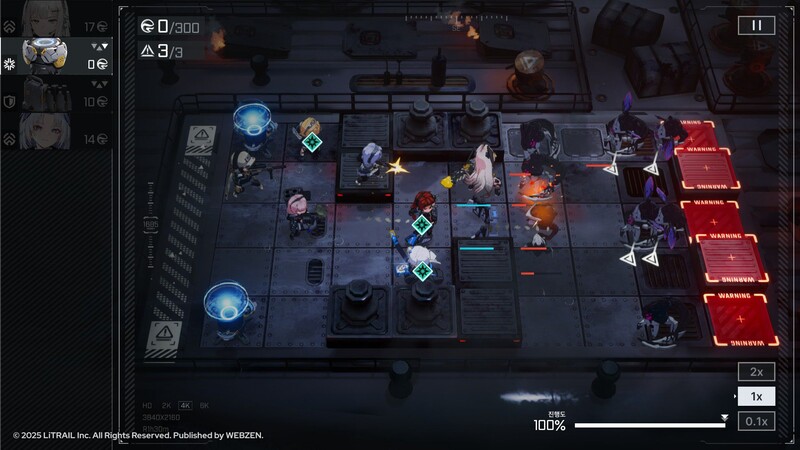Screen dimensions: 800x450
Task: Switch to 0.1x slow motion speed
Action: pyautogui.click(x=756, y=422)
